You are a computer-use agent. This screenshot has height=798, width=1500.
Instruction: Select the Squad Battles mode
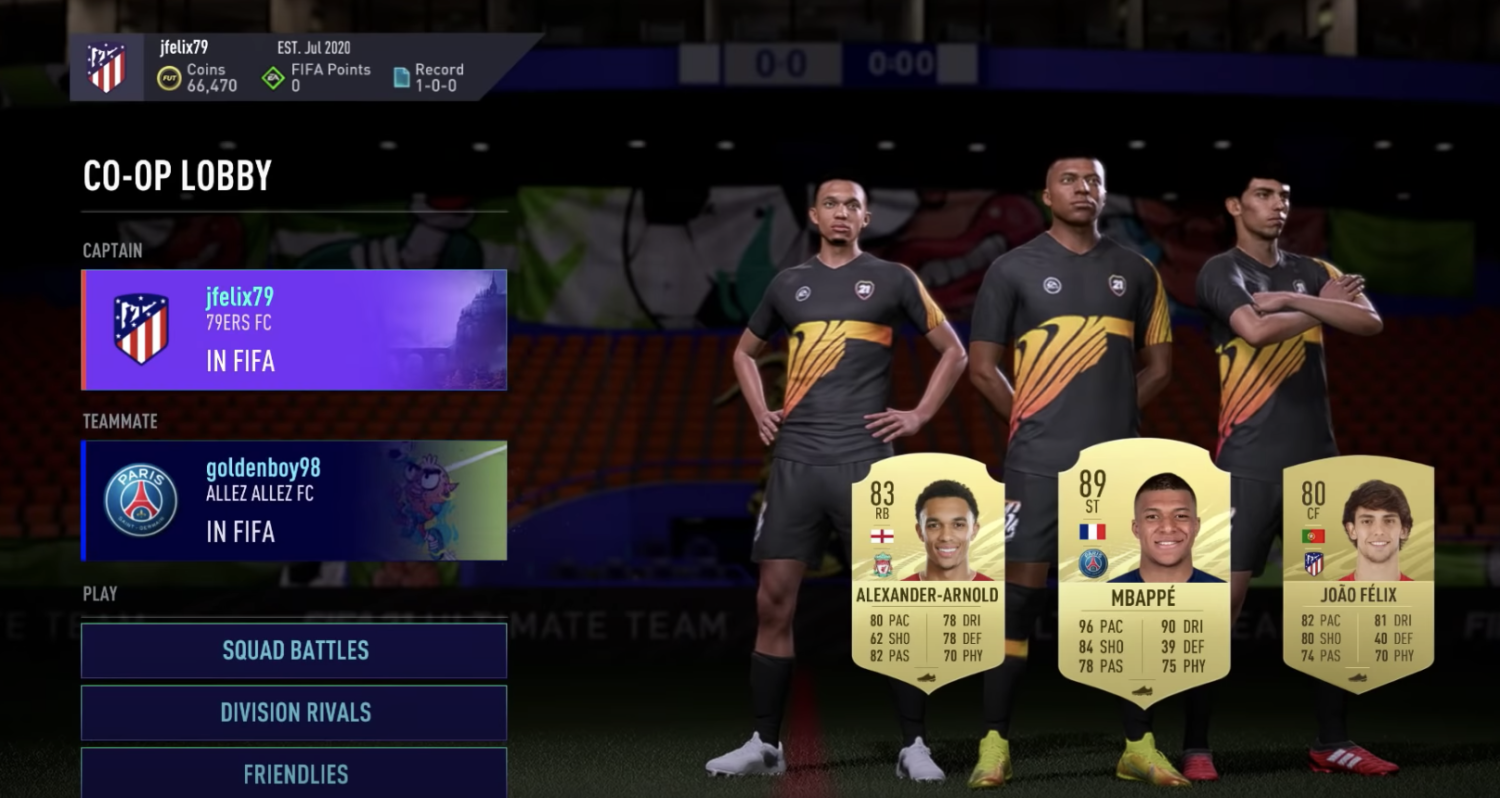click(294, 650)
